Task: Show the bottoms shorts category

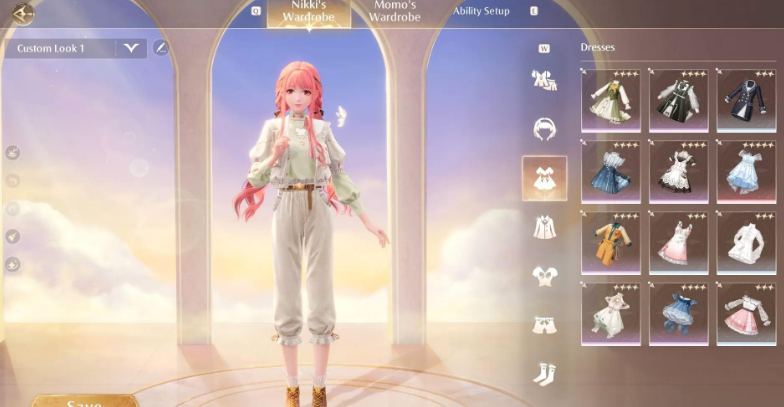Action: click(x=544, y=324)
